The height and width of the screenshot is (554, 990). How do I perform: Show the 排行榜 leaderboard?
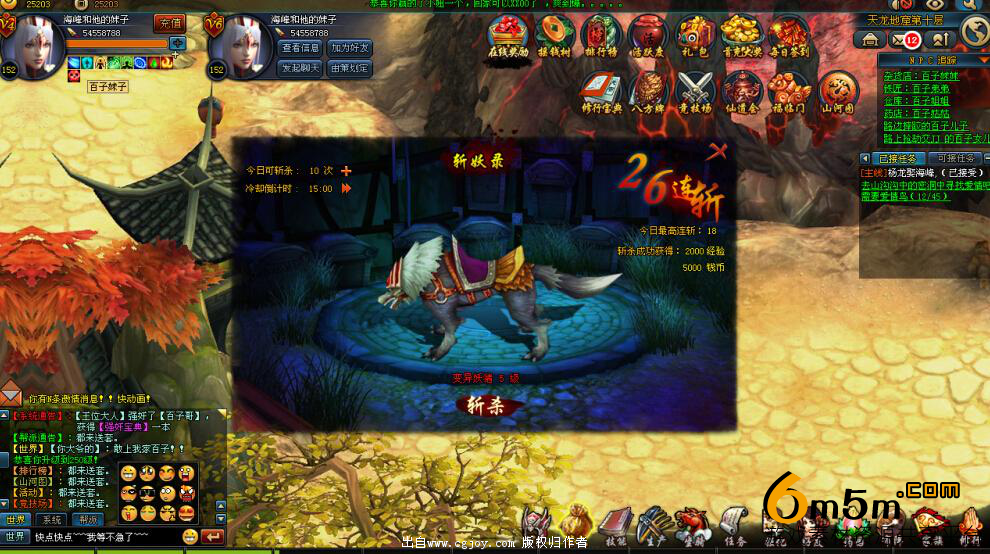(601, 40)
